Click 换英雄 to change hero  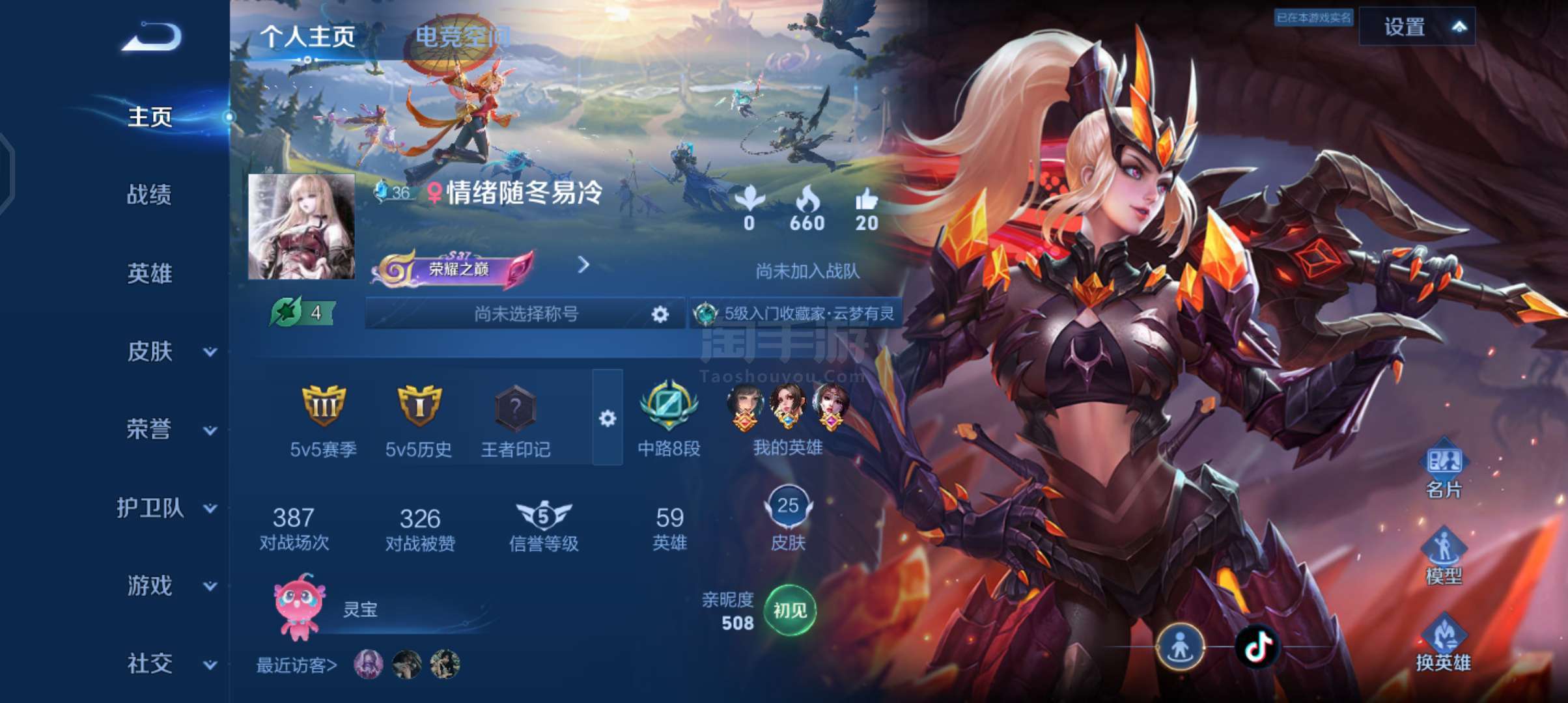click(x=1444, y=643)
